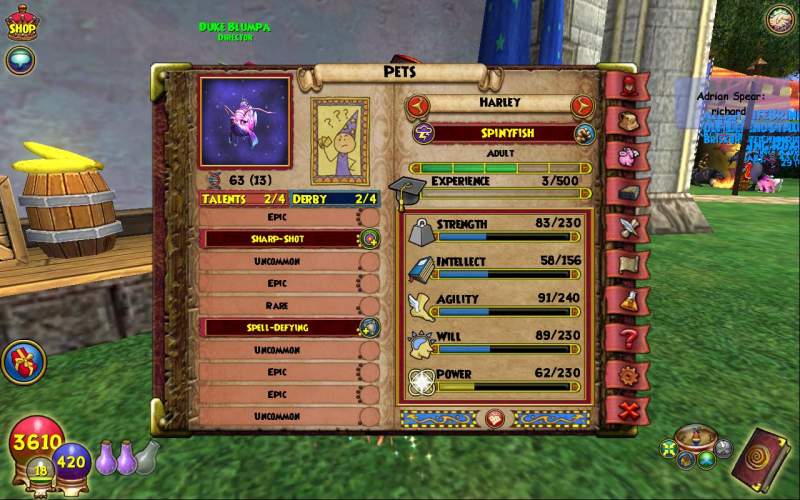Open the gift box icon
The image size is (800, 500).
click(22, 361)
